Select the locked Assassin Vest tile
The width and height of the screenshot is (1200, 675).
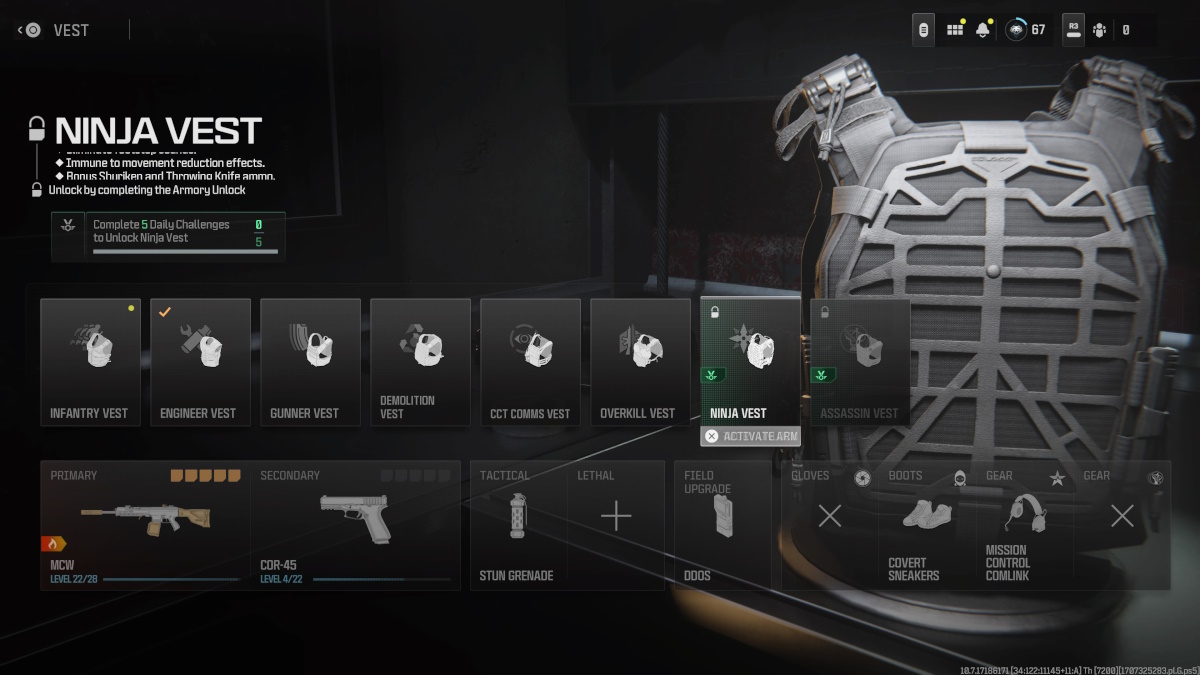click(x=860, y=362)
